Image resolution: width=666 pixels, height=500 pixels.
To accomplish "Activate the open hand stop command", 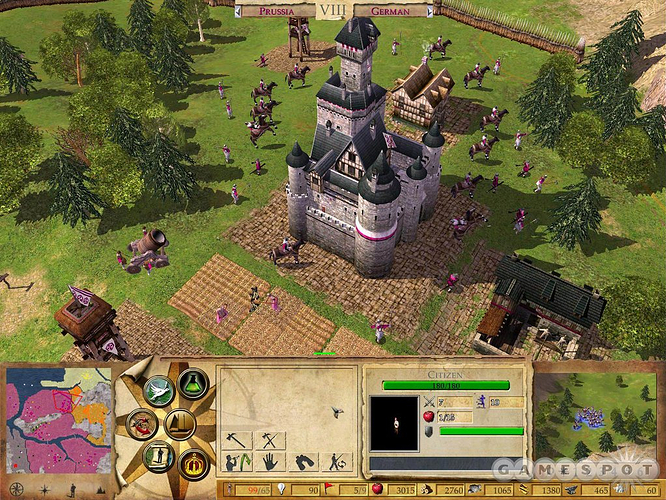I will [x=270, y=462].
